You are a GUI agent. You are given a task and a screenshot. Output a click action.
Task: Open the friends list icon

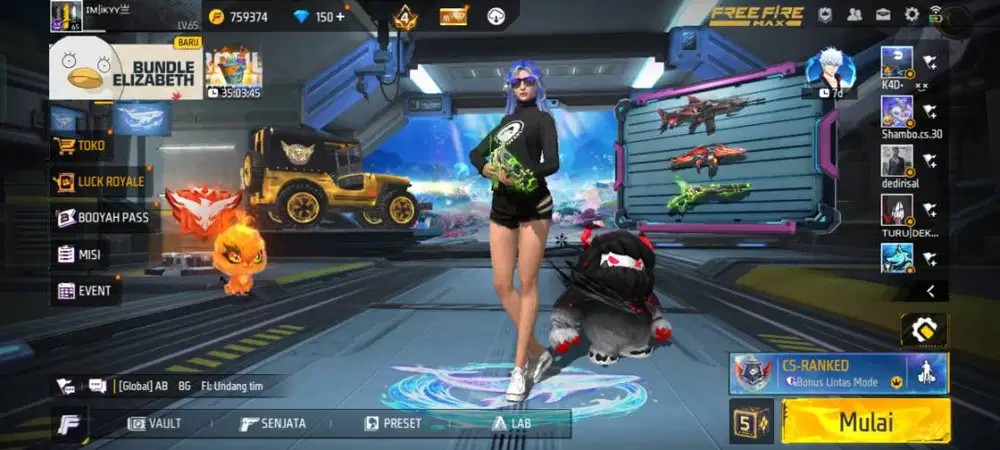tap(855, 15)
